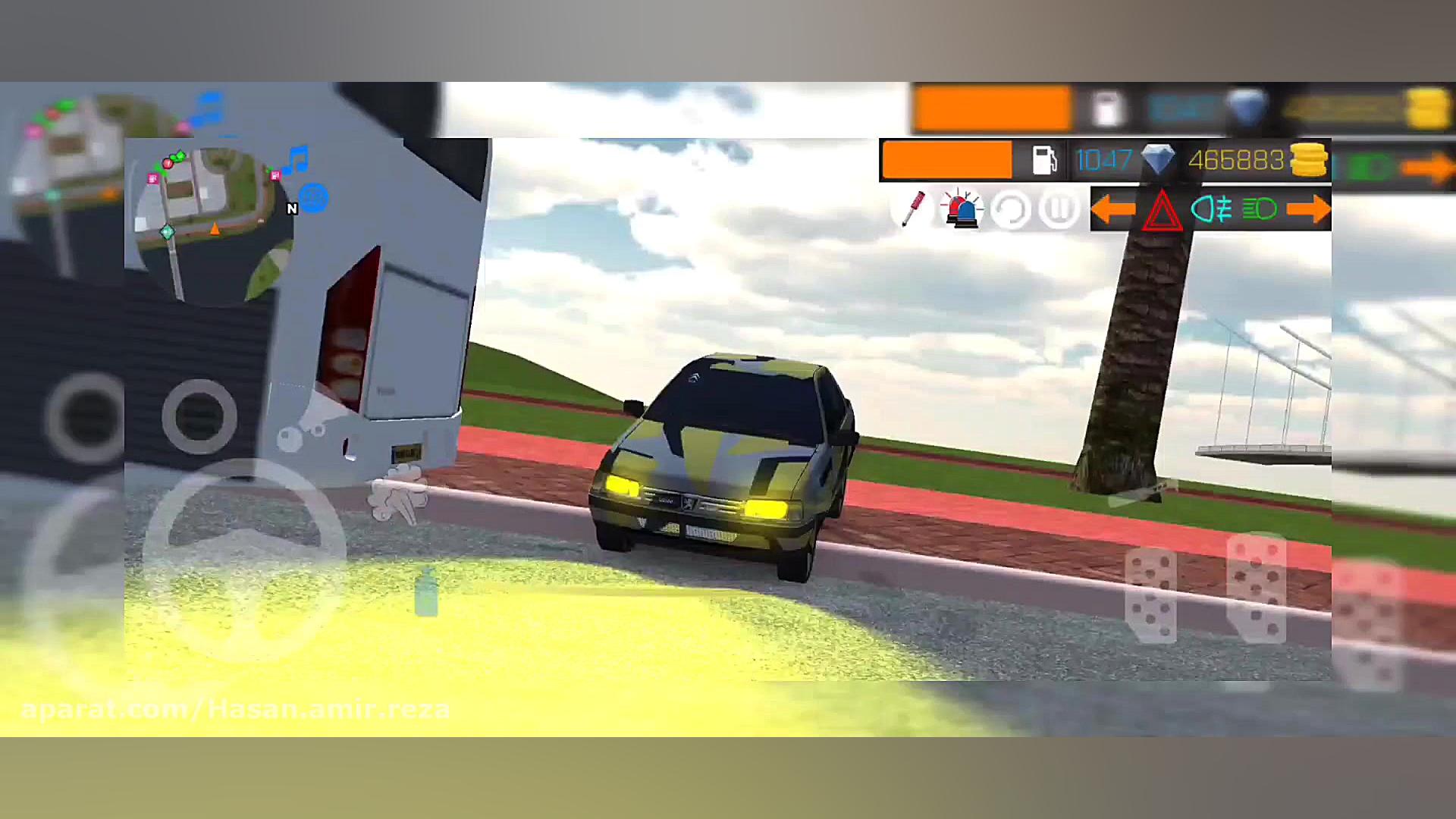Tap the white fuel pump icon
This screenshot has height=819, width=1456.
[x=1045, y=160]
